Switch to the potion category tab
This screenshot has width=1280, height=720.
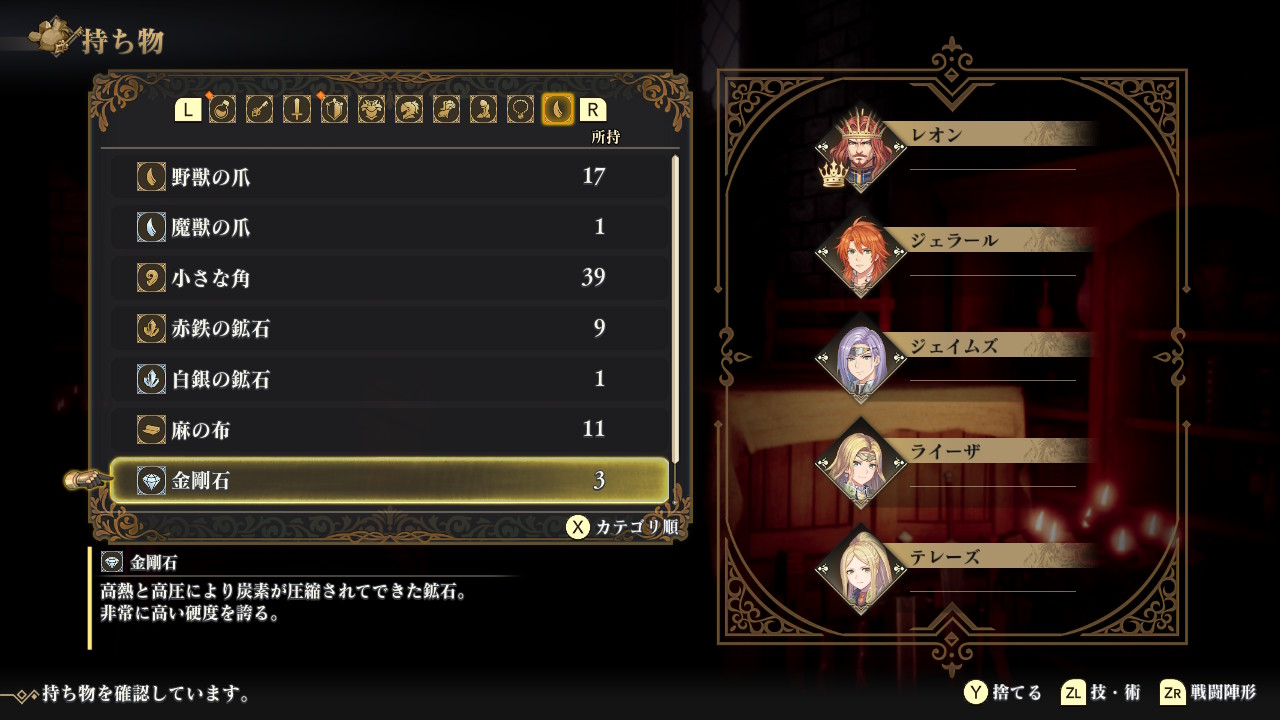(x=222, y=109)
